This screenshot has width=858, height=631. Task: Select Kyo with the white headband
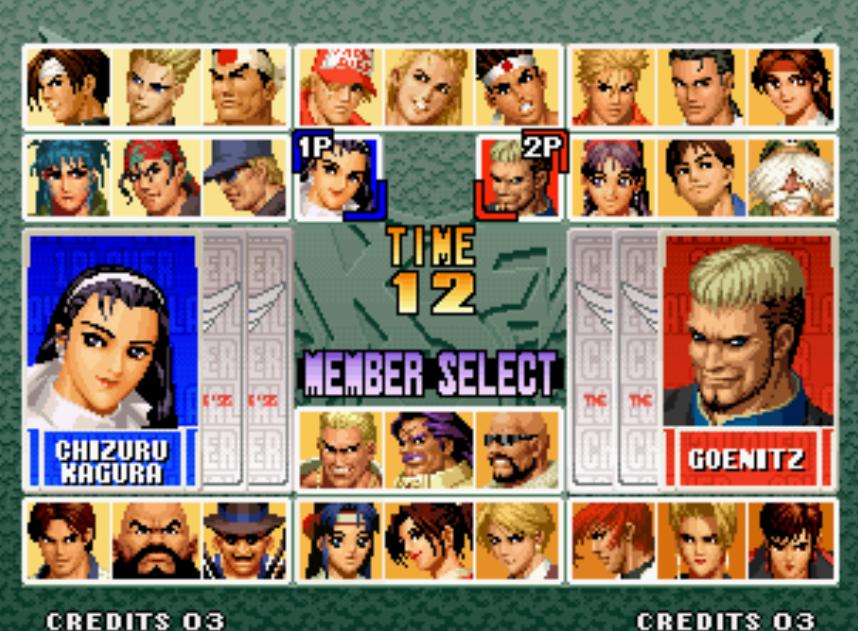click(68, 87)
